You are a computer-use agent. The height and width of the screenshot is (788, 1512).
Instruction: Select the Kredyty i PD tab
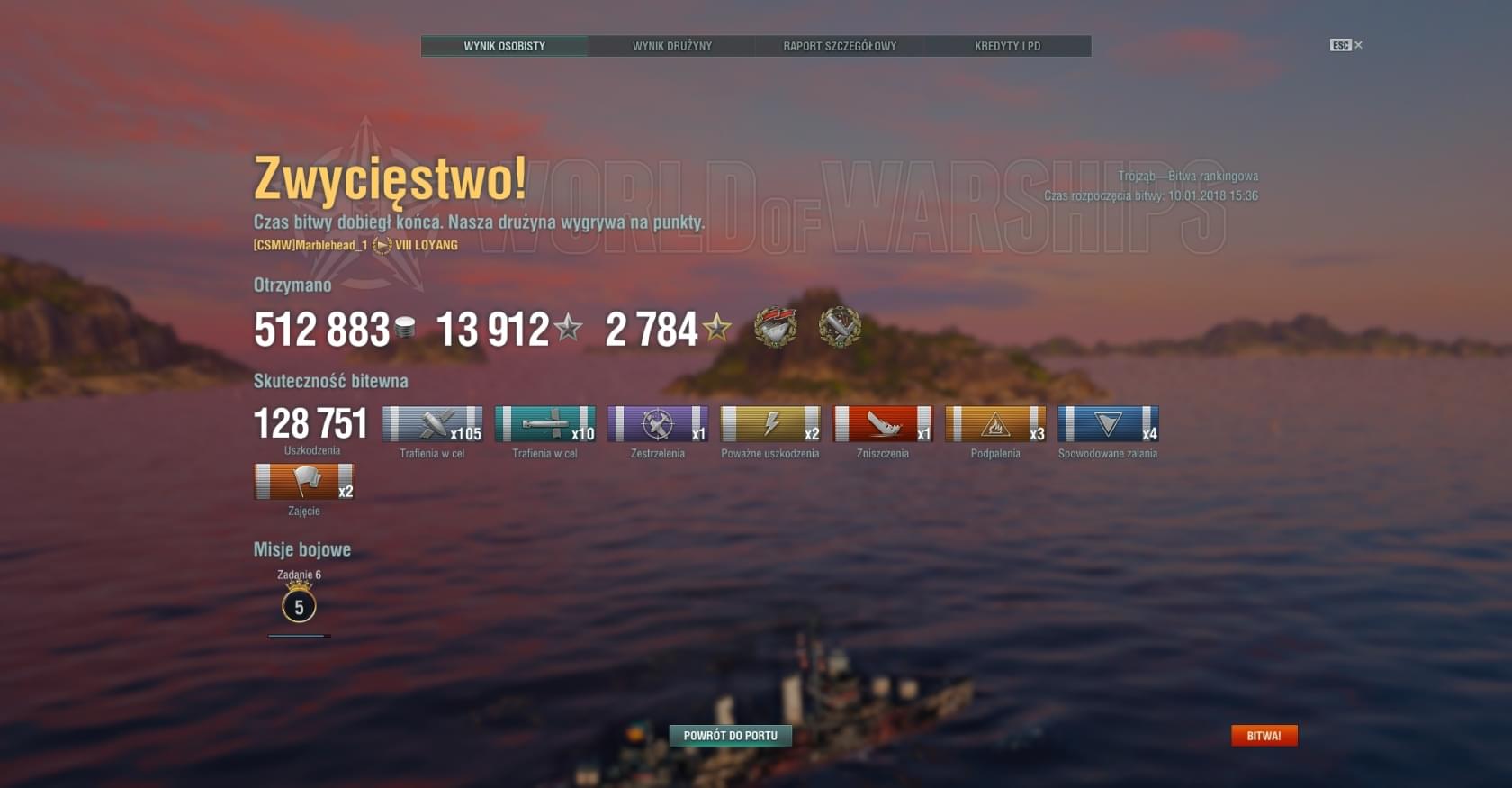pos(1007,46)
